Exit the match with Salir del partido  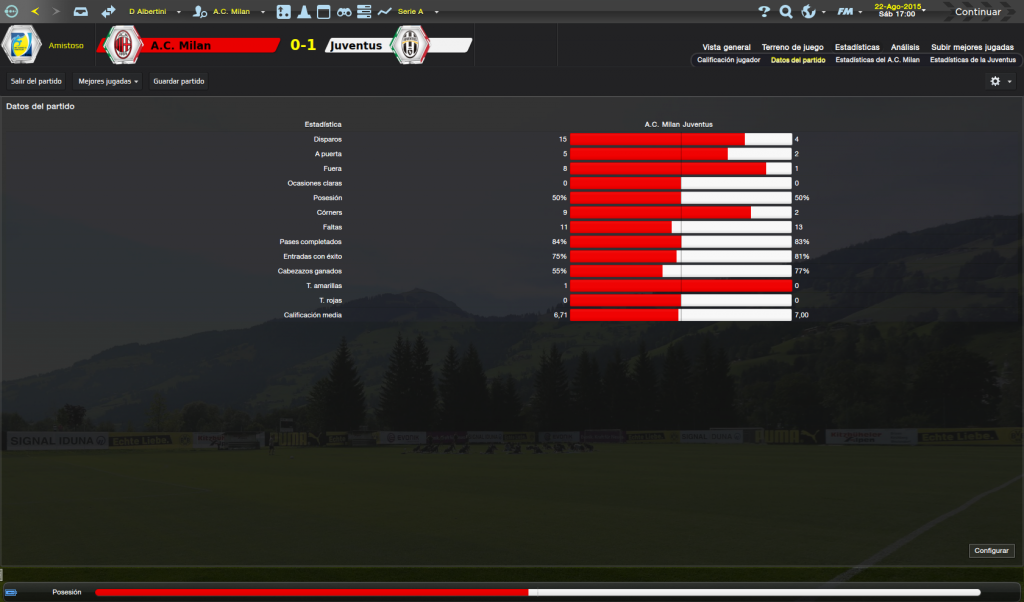point(36,81)
